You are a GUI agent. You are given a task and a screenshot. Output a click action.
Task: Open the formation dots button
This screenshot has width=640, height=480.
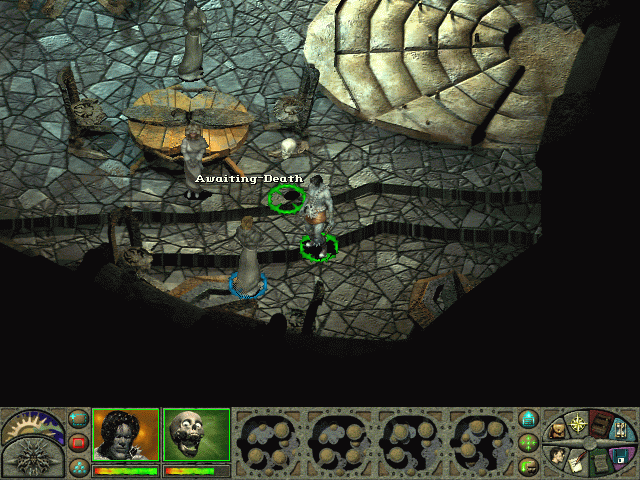coord(78,465)
